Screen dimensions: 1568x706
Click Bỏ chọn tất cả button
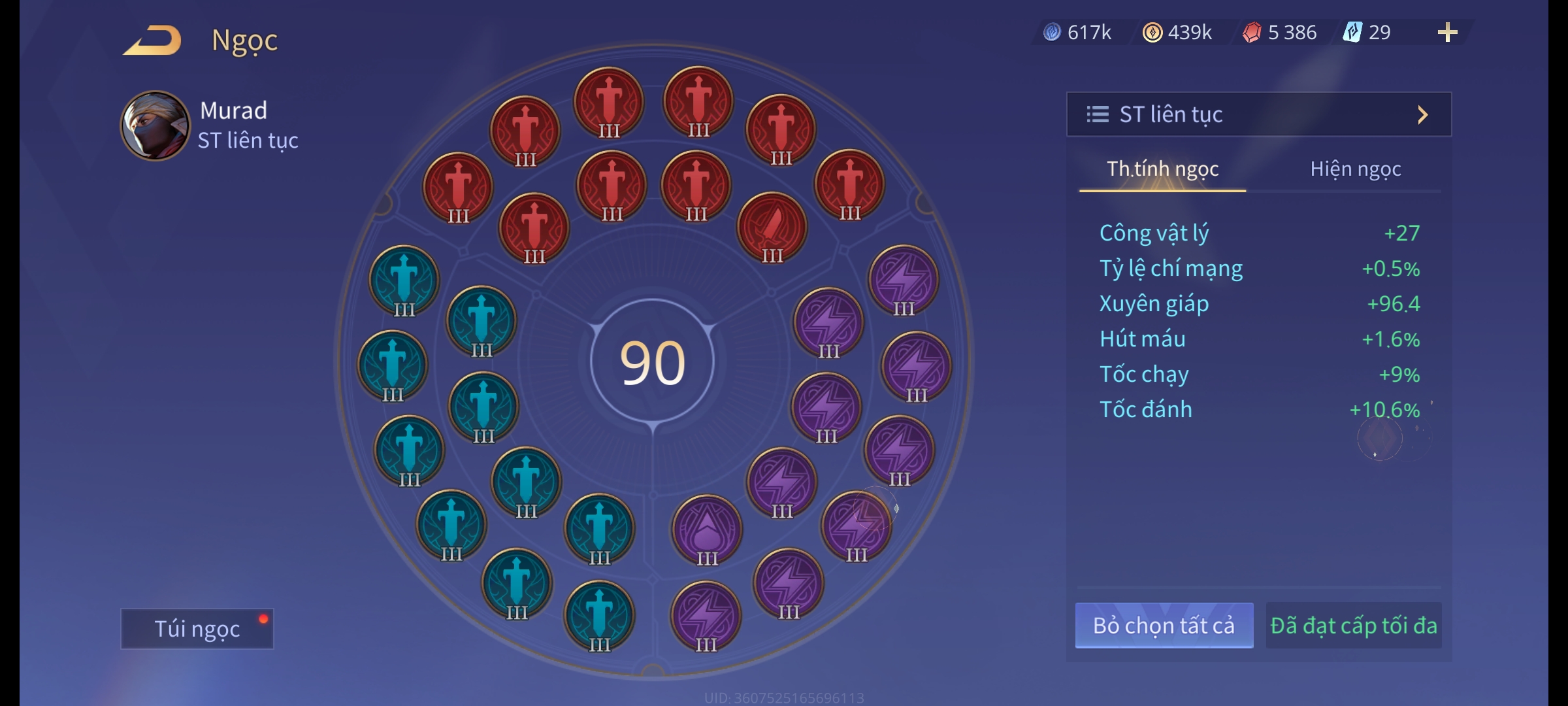click(1164, 626)
